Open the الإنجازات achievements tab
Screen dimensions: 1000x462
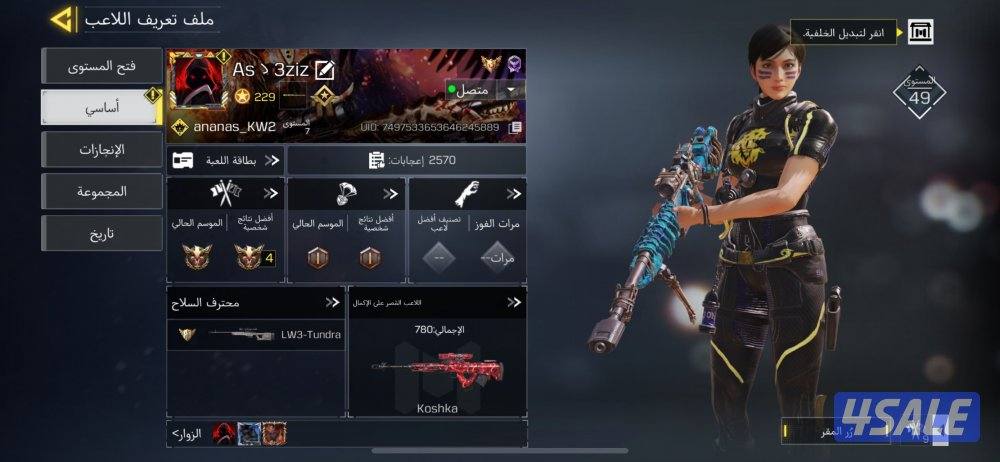pos(101,150)
